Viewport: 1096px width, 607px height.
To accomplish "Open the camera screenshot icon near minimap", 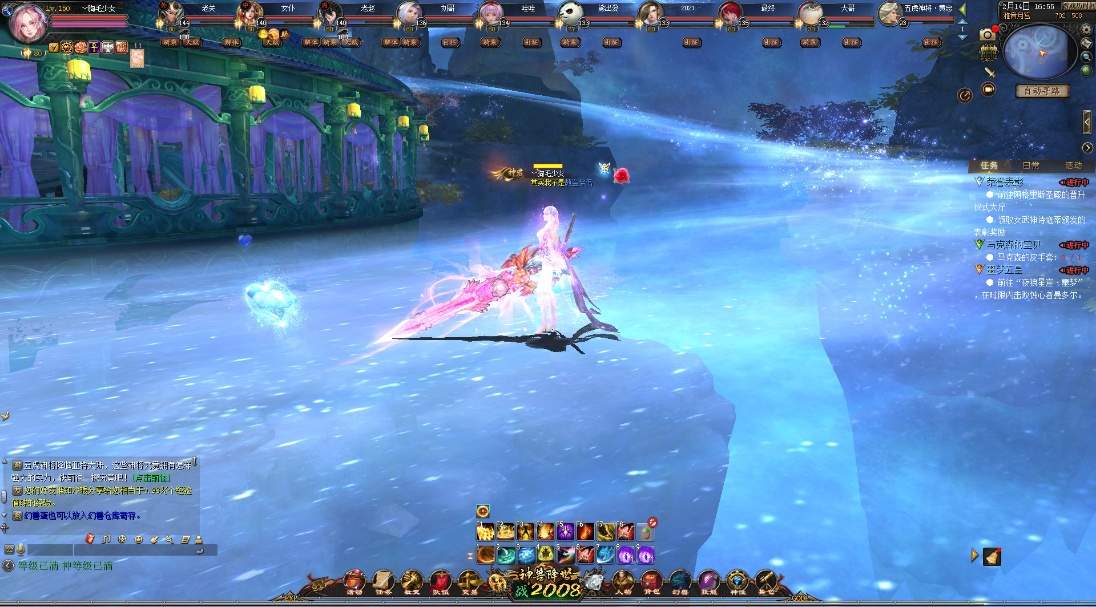I will [987, 34].
